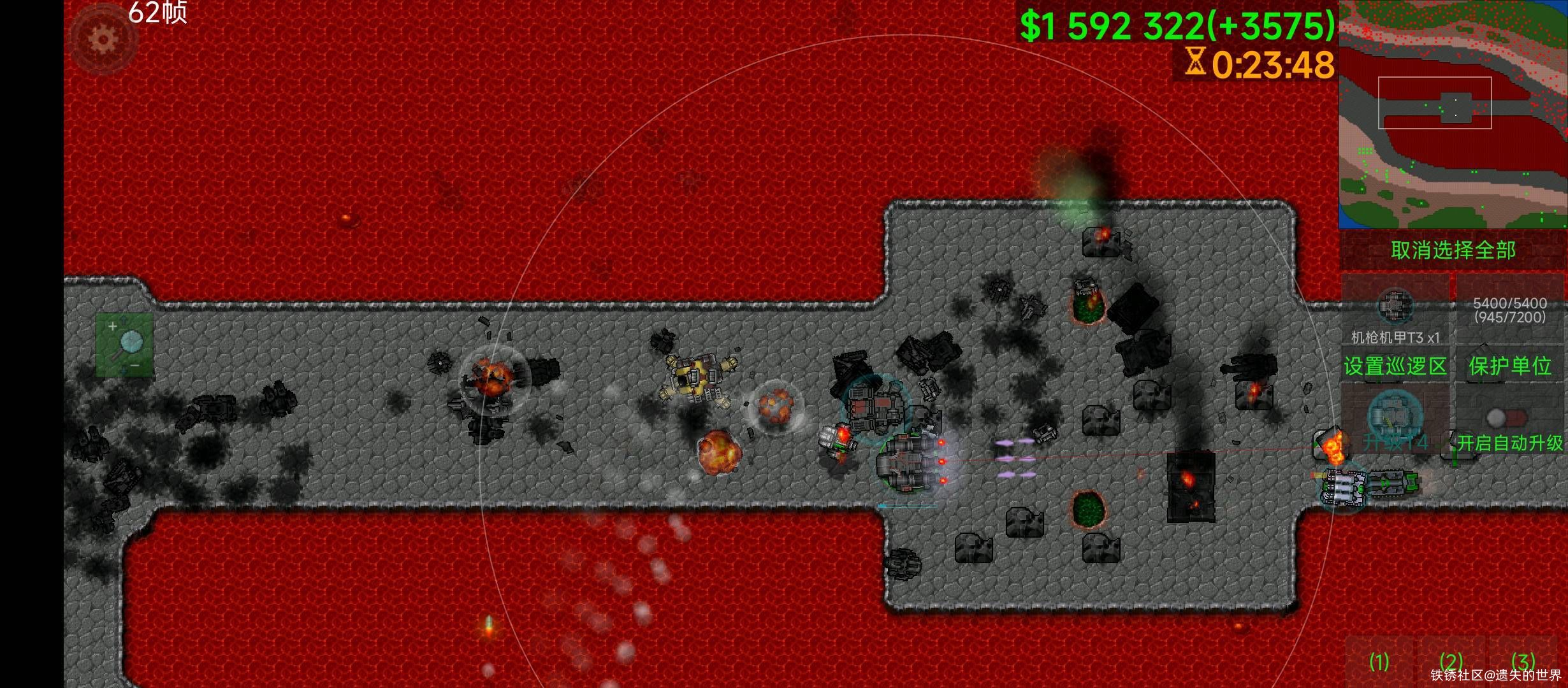The width and height of the screenshot is (1568, 688).
Task: Set a patrol area with 设置巡逻区
Action: (x=1395, y=366)
